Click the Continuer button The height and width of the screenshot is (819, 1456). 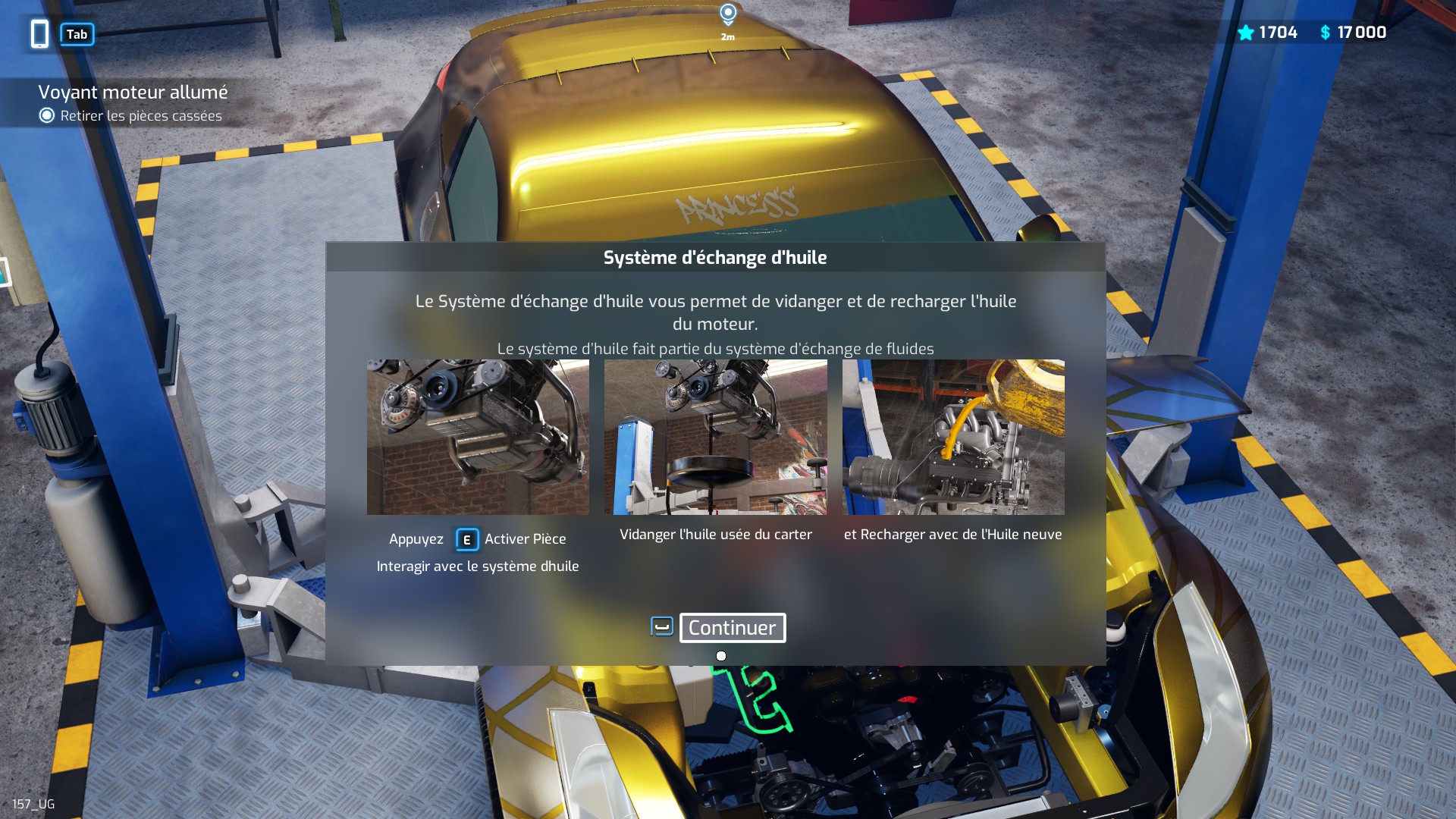(732, 628)
